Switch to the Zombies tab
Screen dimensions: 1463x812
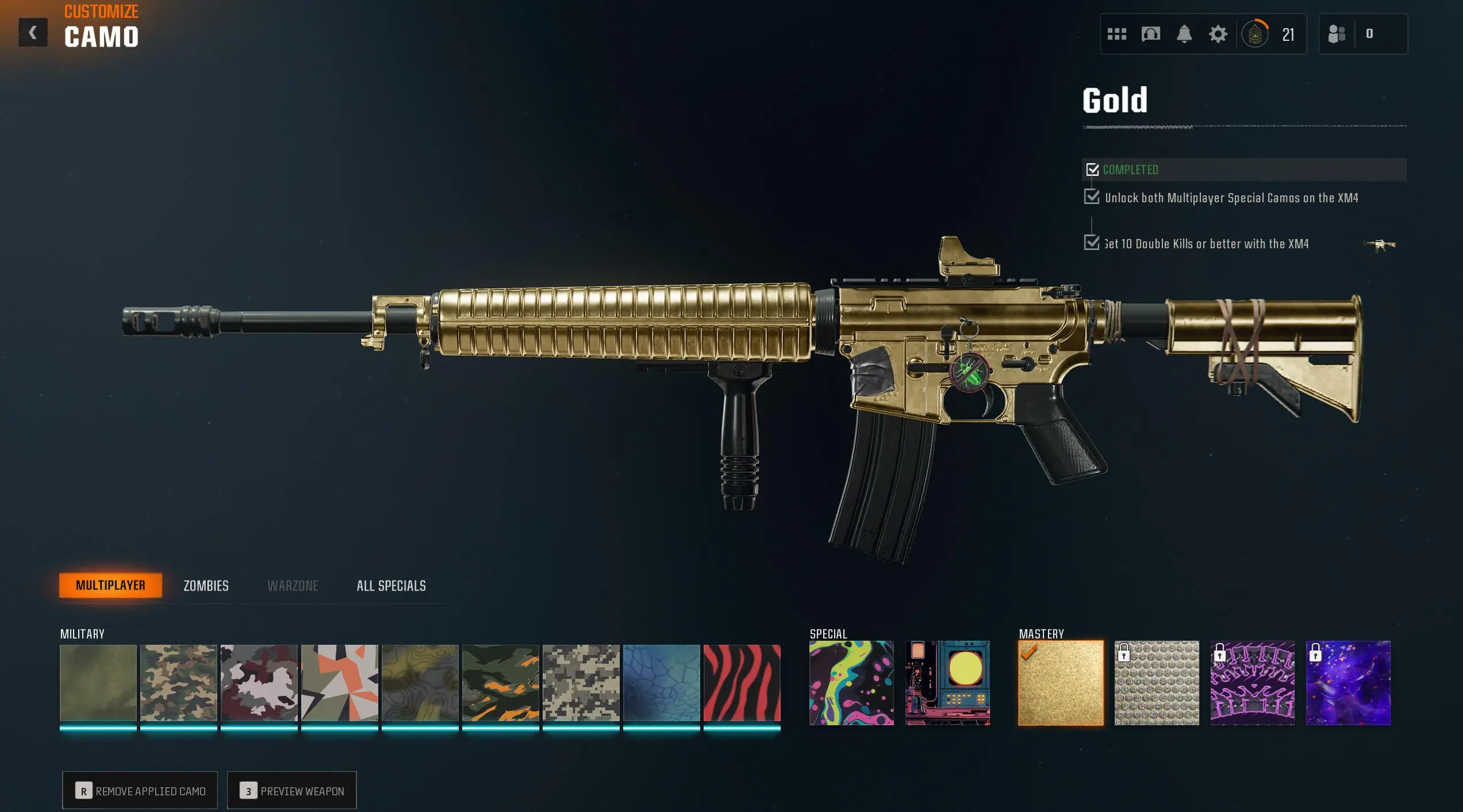[x=205, y=586]
